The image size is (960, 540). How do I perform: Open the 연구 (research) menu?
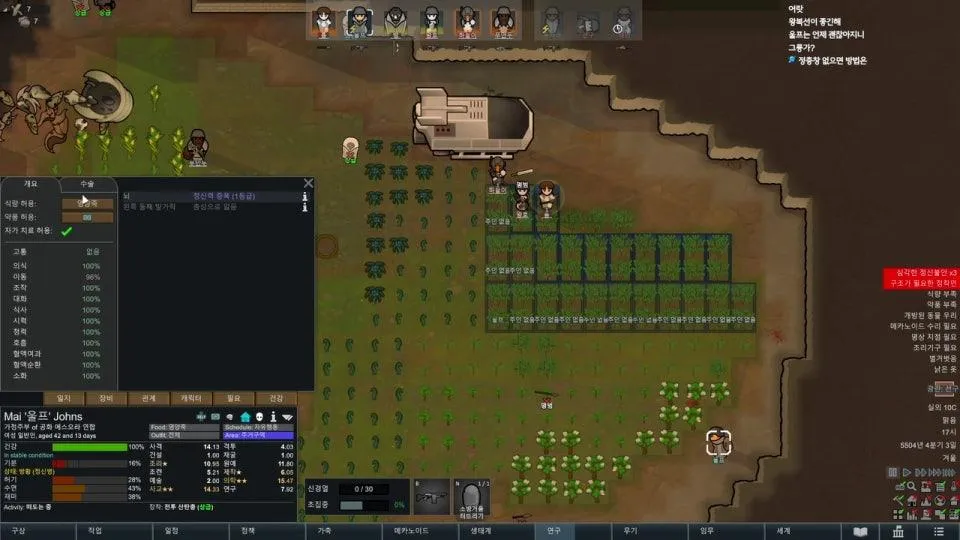coord(553,531)
